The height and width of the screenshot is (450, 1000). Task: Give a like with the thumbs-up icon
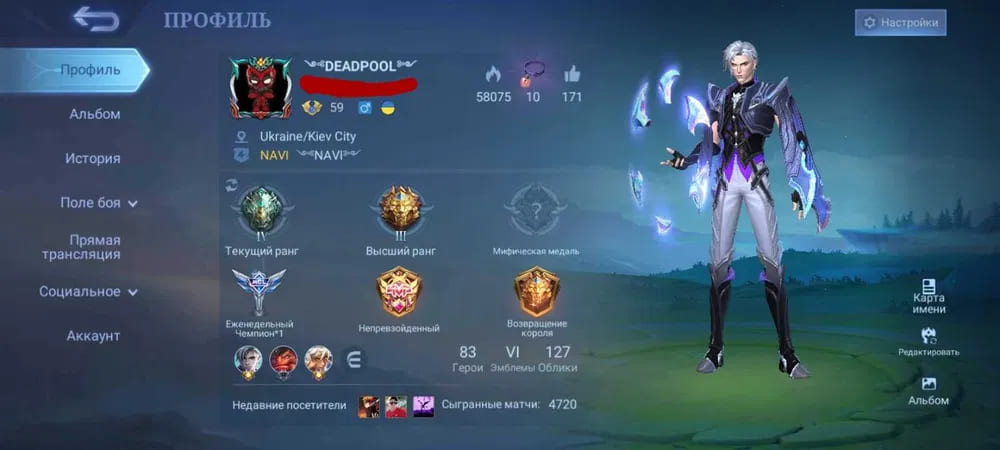572,75
